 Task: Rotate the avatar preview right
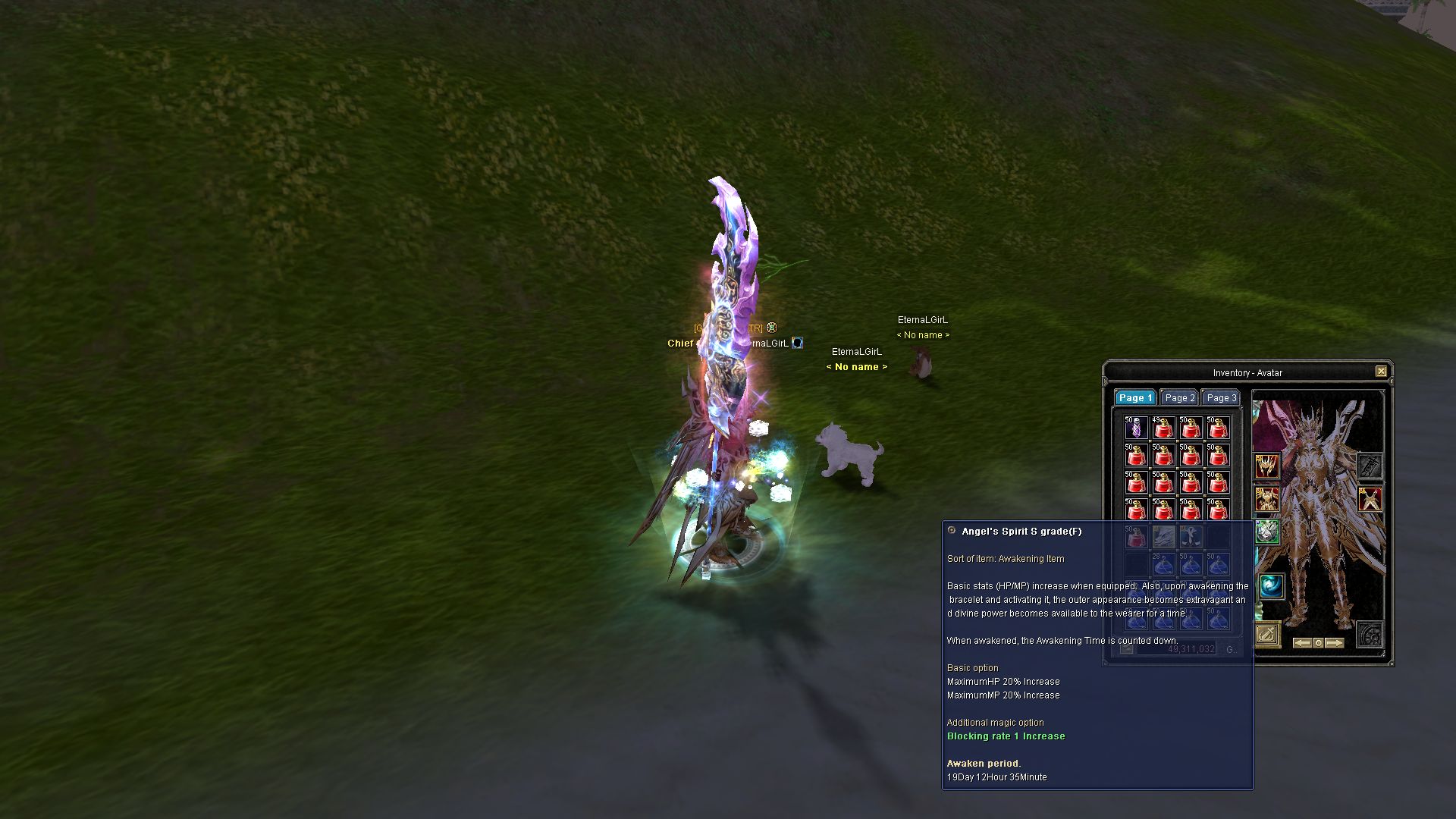pyautogui.click(x=1335, y=643)
